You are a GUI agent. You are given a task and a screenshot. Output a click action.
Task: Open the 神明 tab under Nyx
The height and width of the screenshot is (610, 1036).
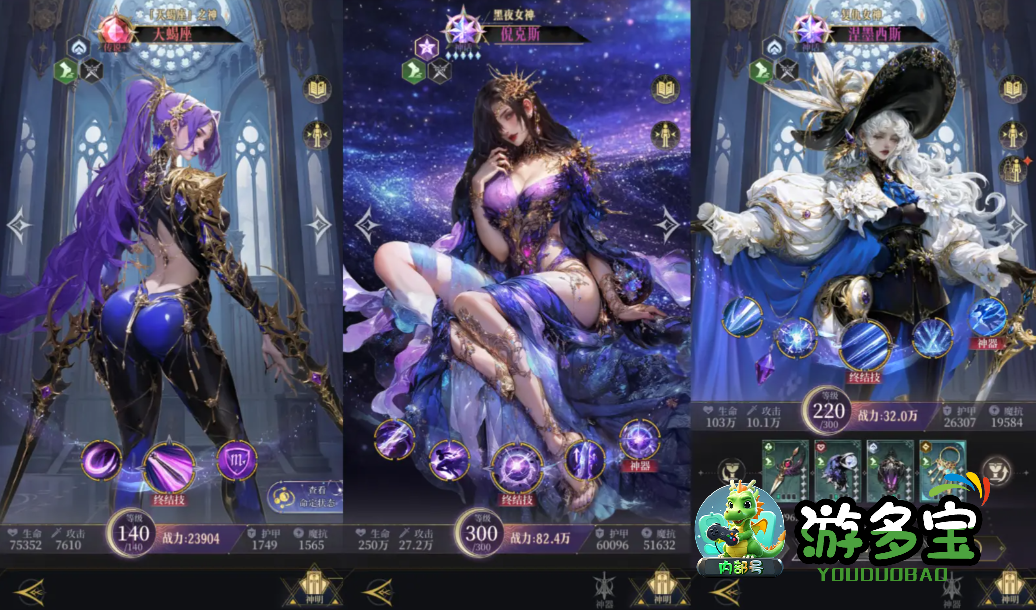(x=660, y=586)
